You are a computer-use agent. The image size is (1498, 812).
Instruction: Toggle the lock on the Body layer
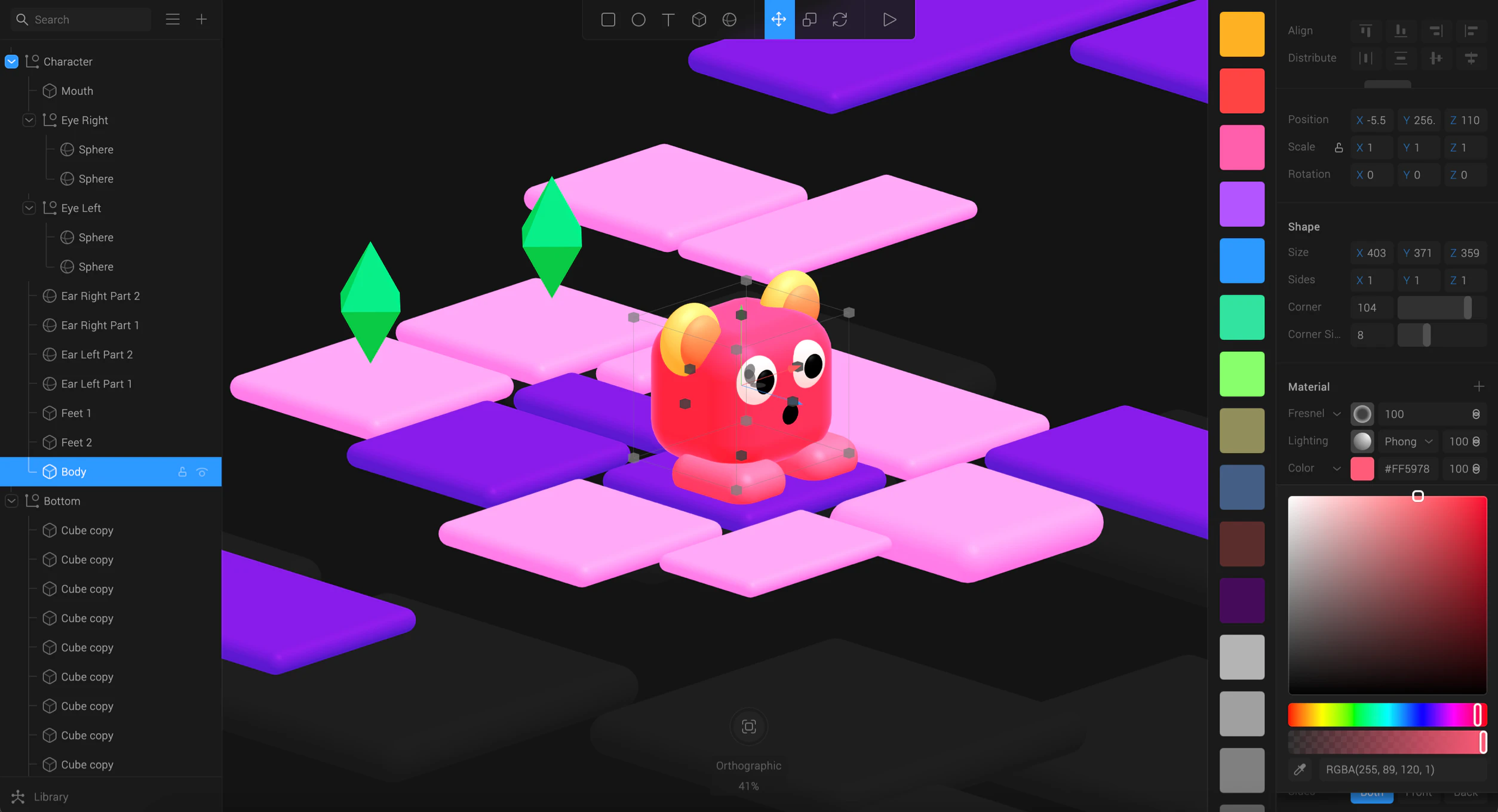182,472
